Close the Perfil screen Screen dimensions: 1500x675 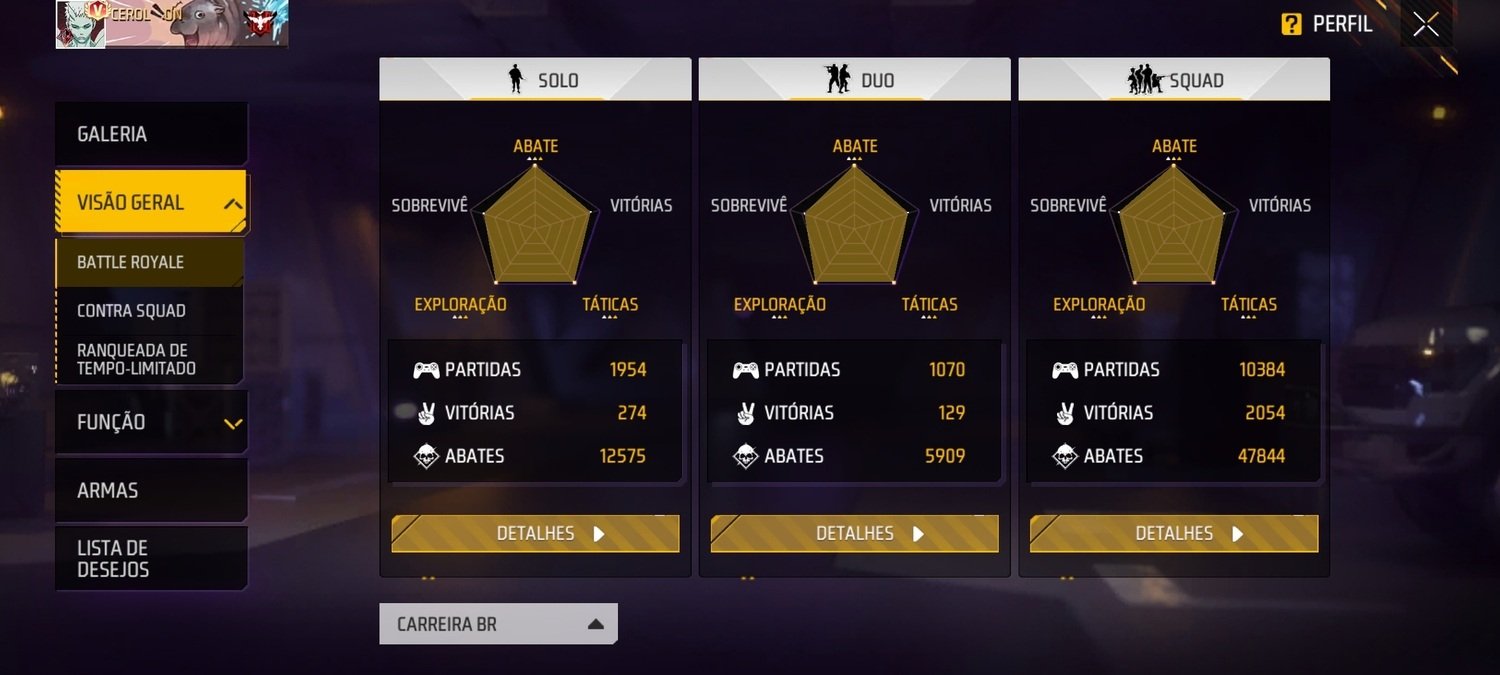click(x=1426, y=25)
